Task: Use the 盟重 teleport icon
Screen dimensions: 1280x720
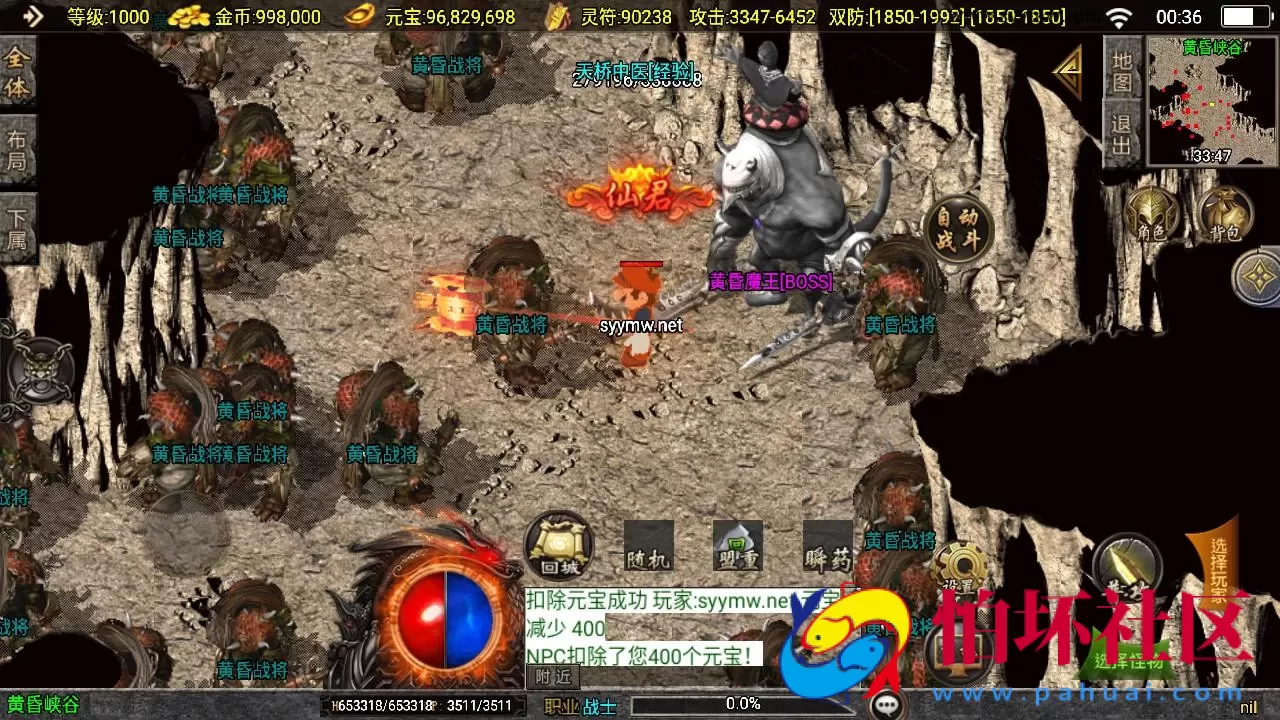Action: [737, 547]
